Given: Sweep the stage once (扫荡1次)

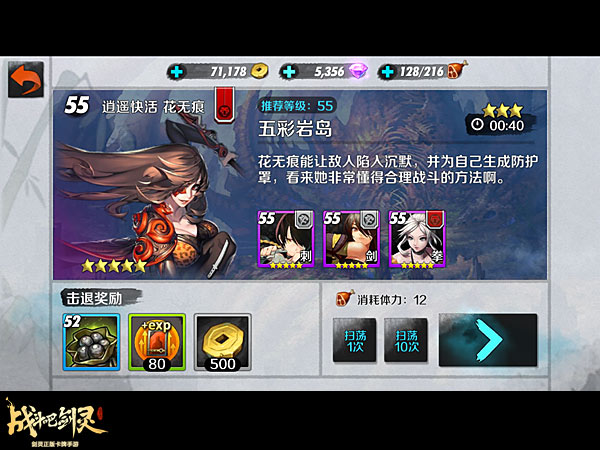Looking at the screenshot, I should (x=353, y=341).
